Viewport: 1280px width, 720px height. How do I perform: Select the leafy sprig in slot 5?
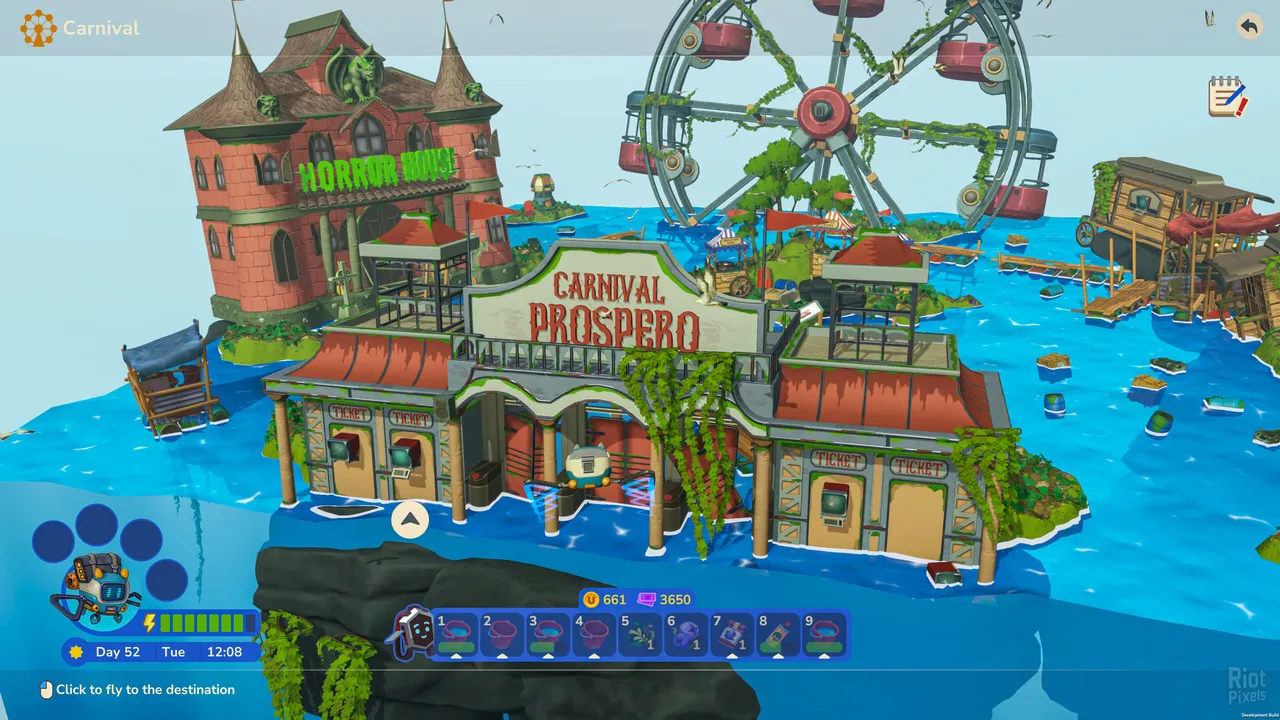[x=640, y=635]
